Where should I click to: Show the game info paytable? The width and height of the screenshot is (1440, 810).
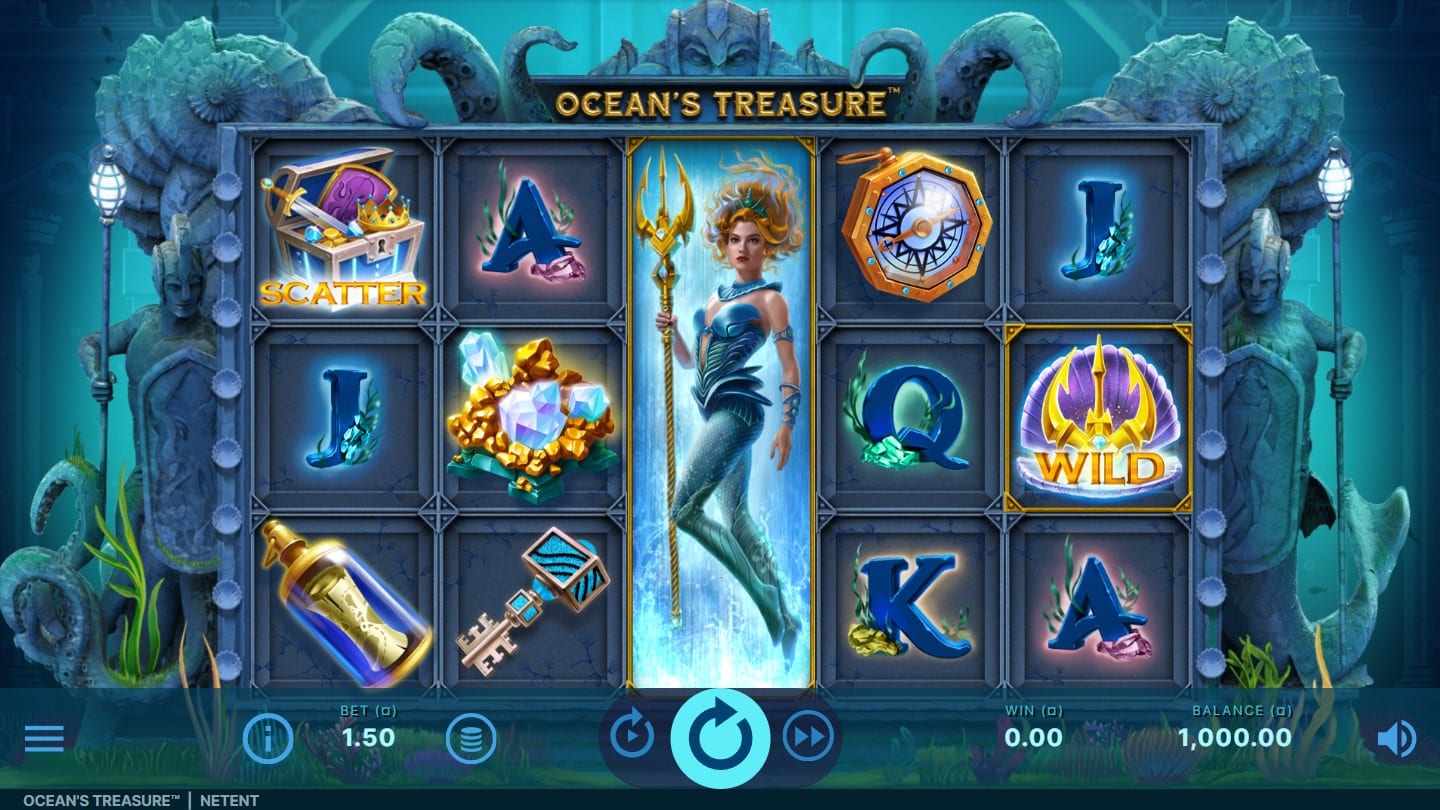coord(268,739)
